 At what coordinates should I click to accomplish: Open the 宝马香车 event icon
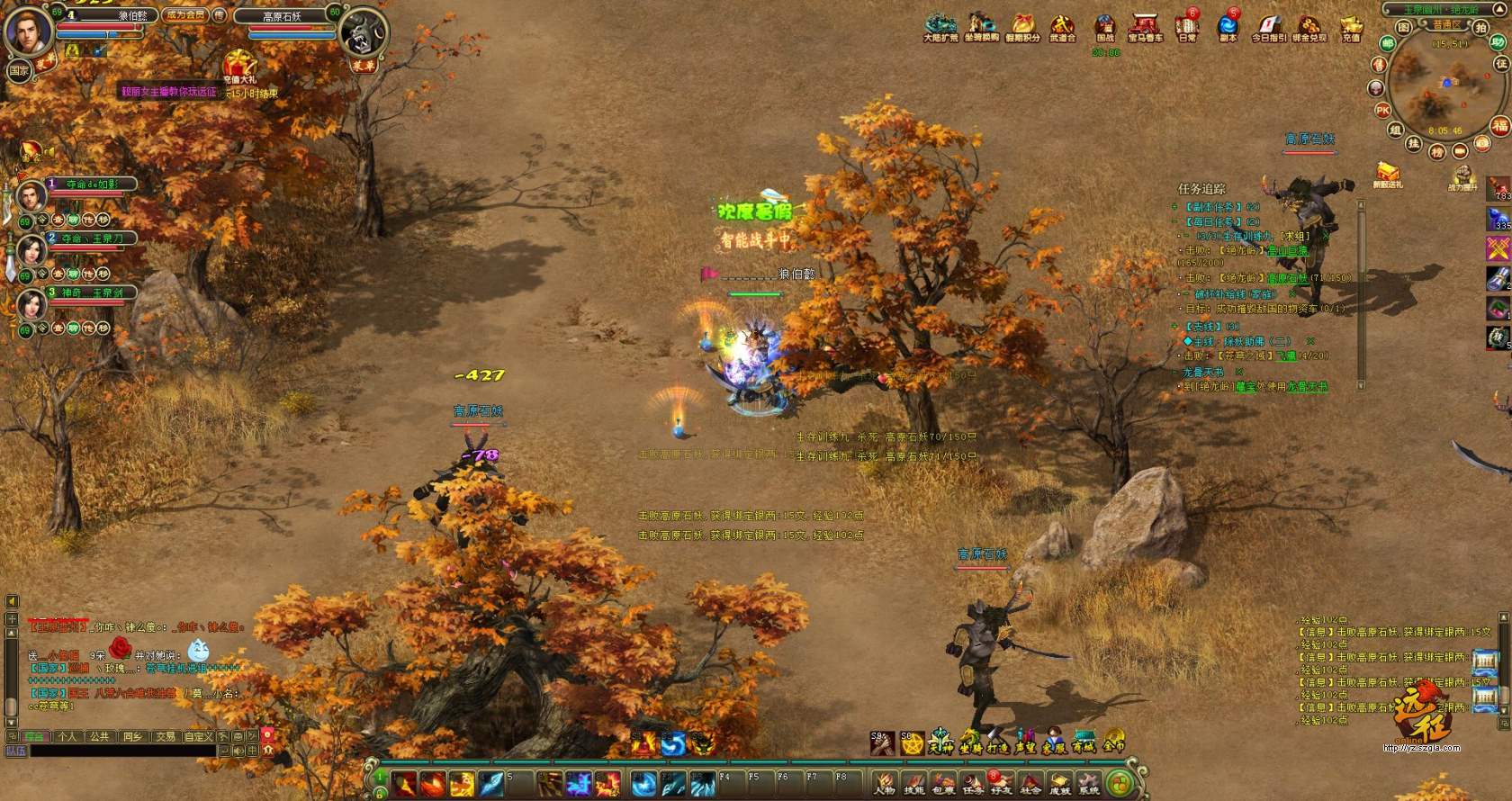[x=1145, y=27]
